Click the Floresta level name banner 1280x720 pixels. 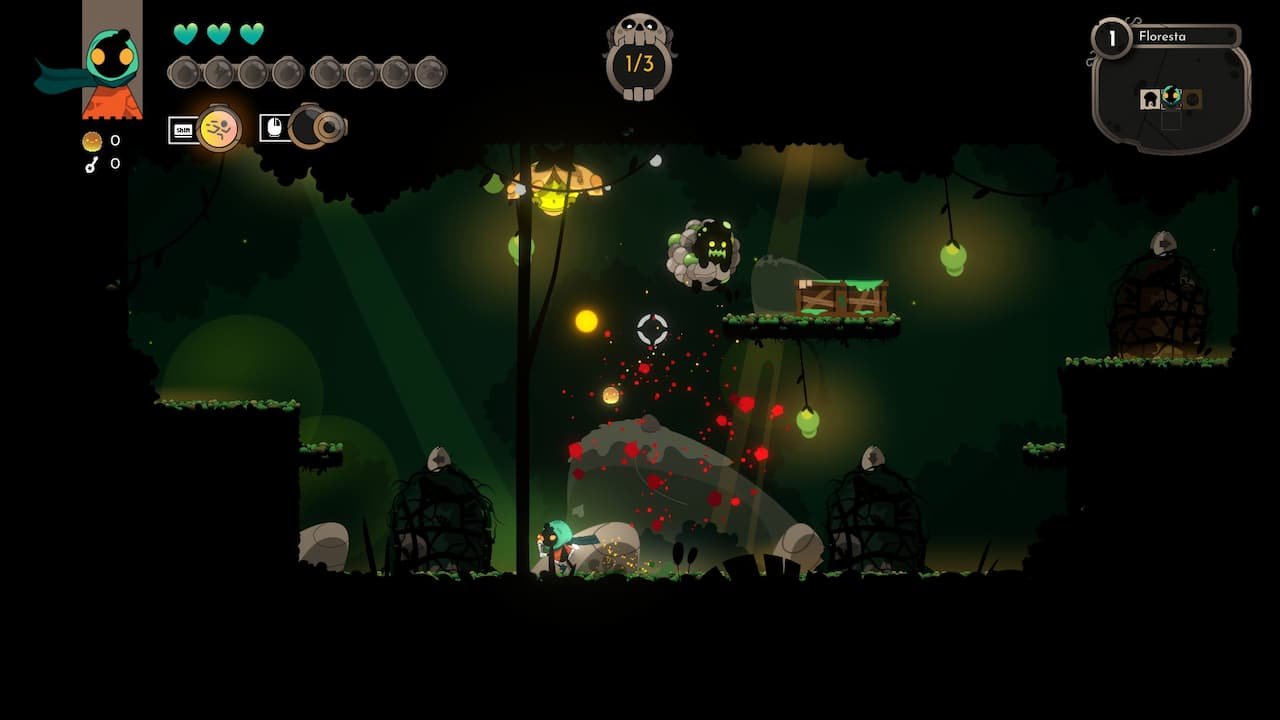click(1184, 37)
